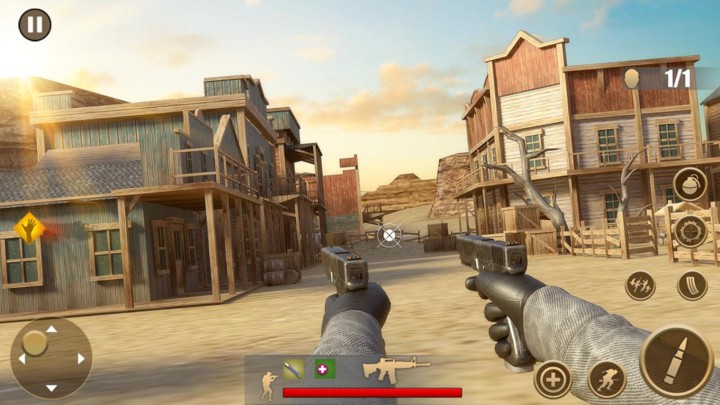Throw a grenade using the grenade button
720x405 pixels.
(x=690, y=185)
